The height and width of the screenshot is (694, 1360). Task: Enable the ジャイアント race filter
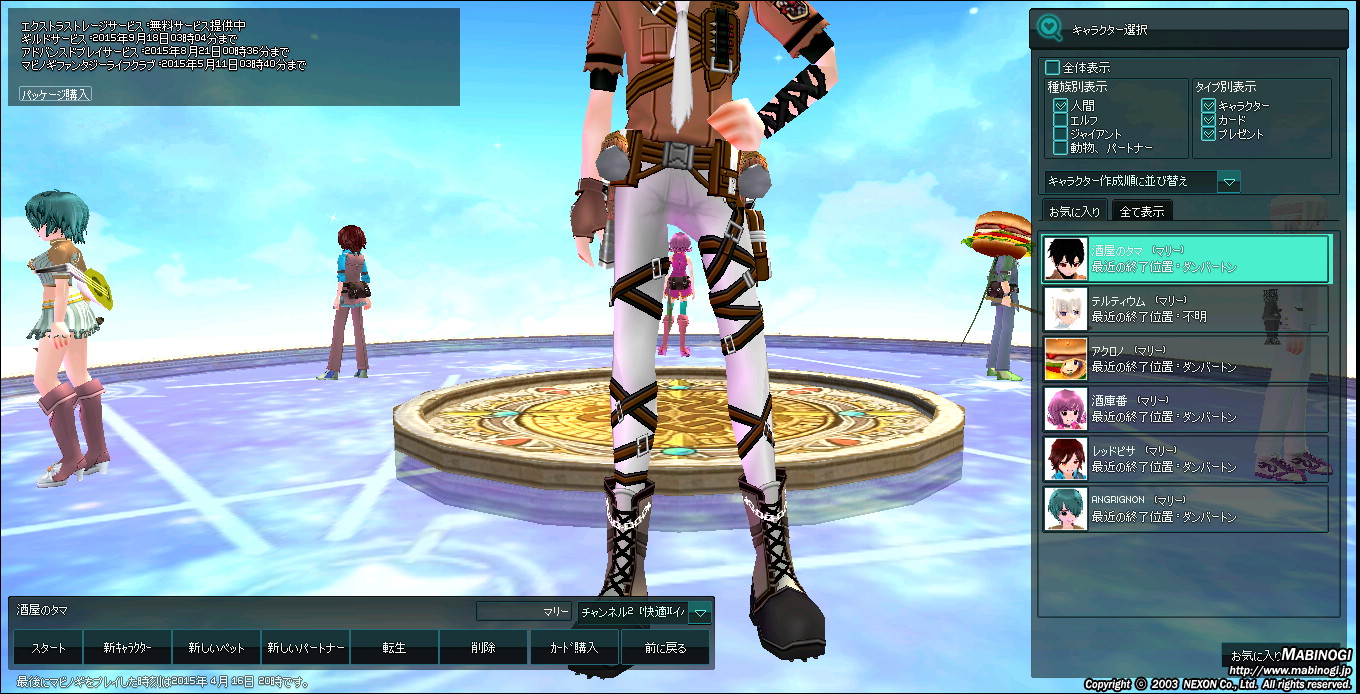1061,134
